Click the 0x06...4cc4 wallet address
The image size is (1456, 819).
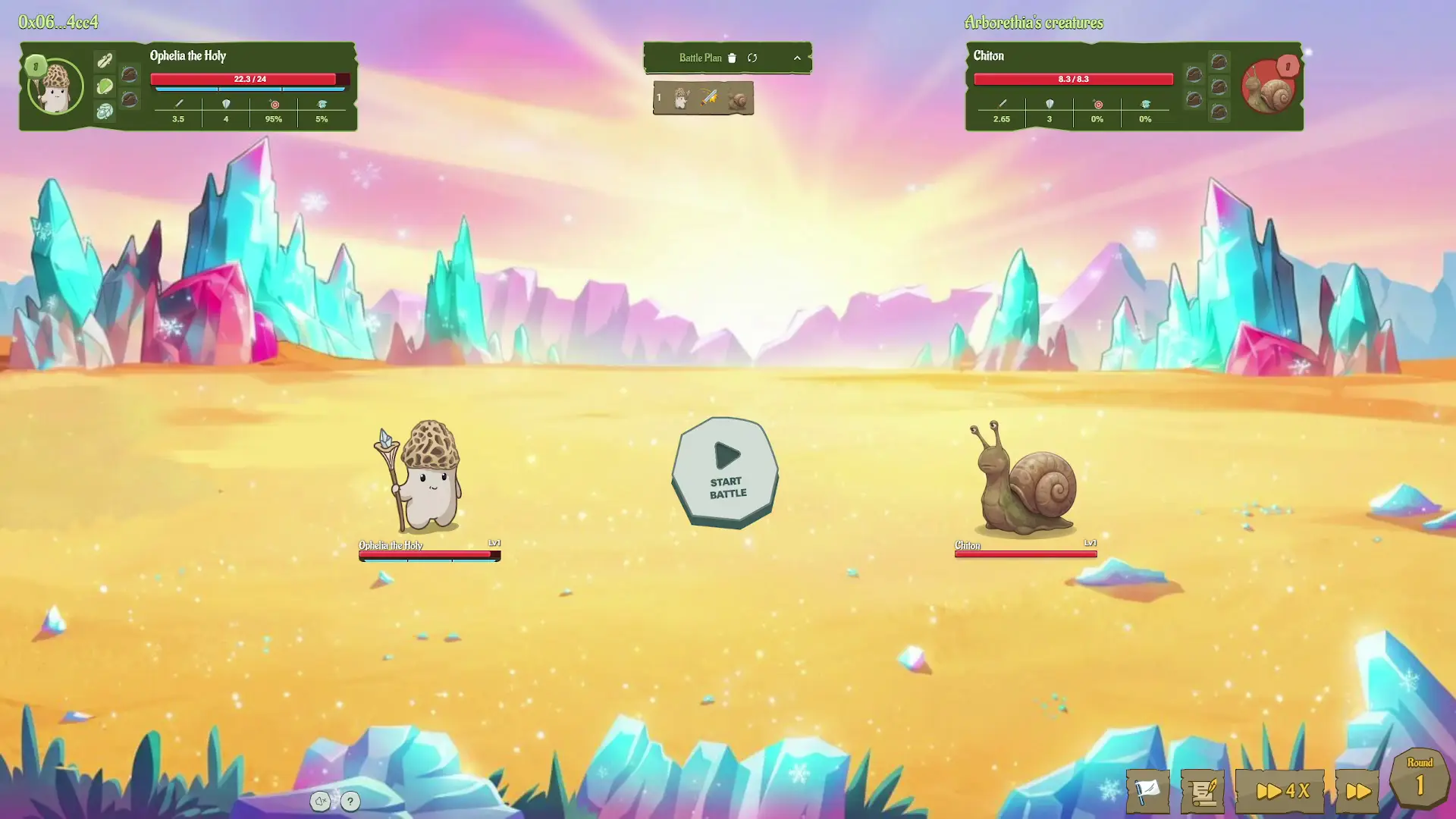coord(57,23)
